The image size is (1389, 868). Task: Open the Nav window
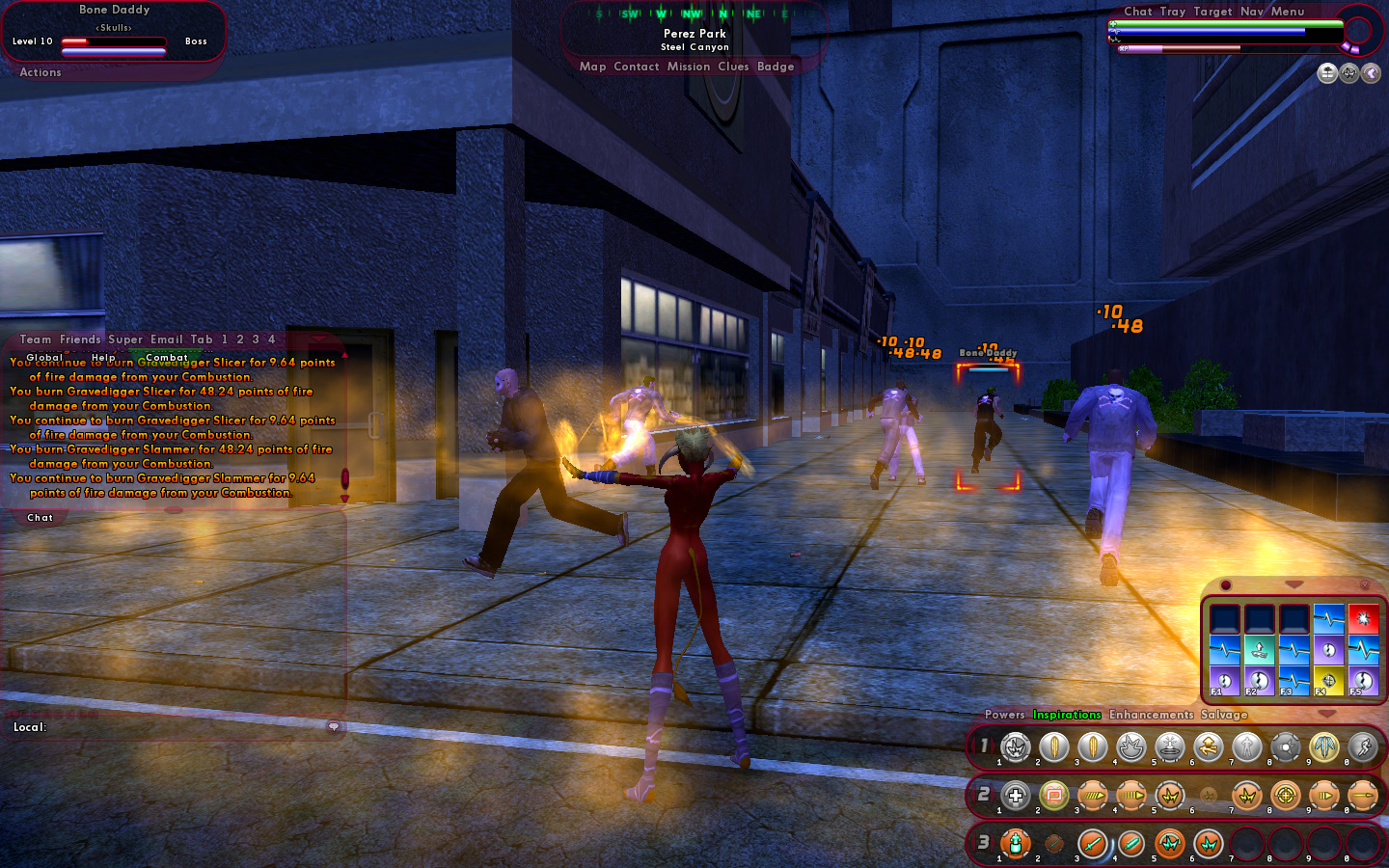[x=1251, y=12]
